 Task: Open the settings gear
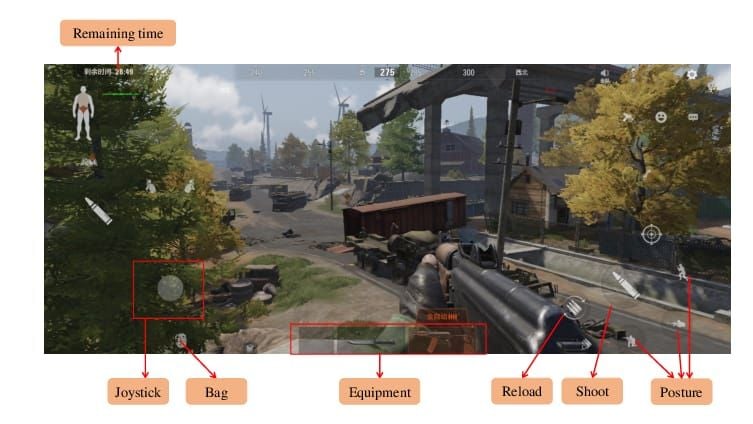692,75
